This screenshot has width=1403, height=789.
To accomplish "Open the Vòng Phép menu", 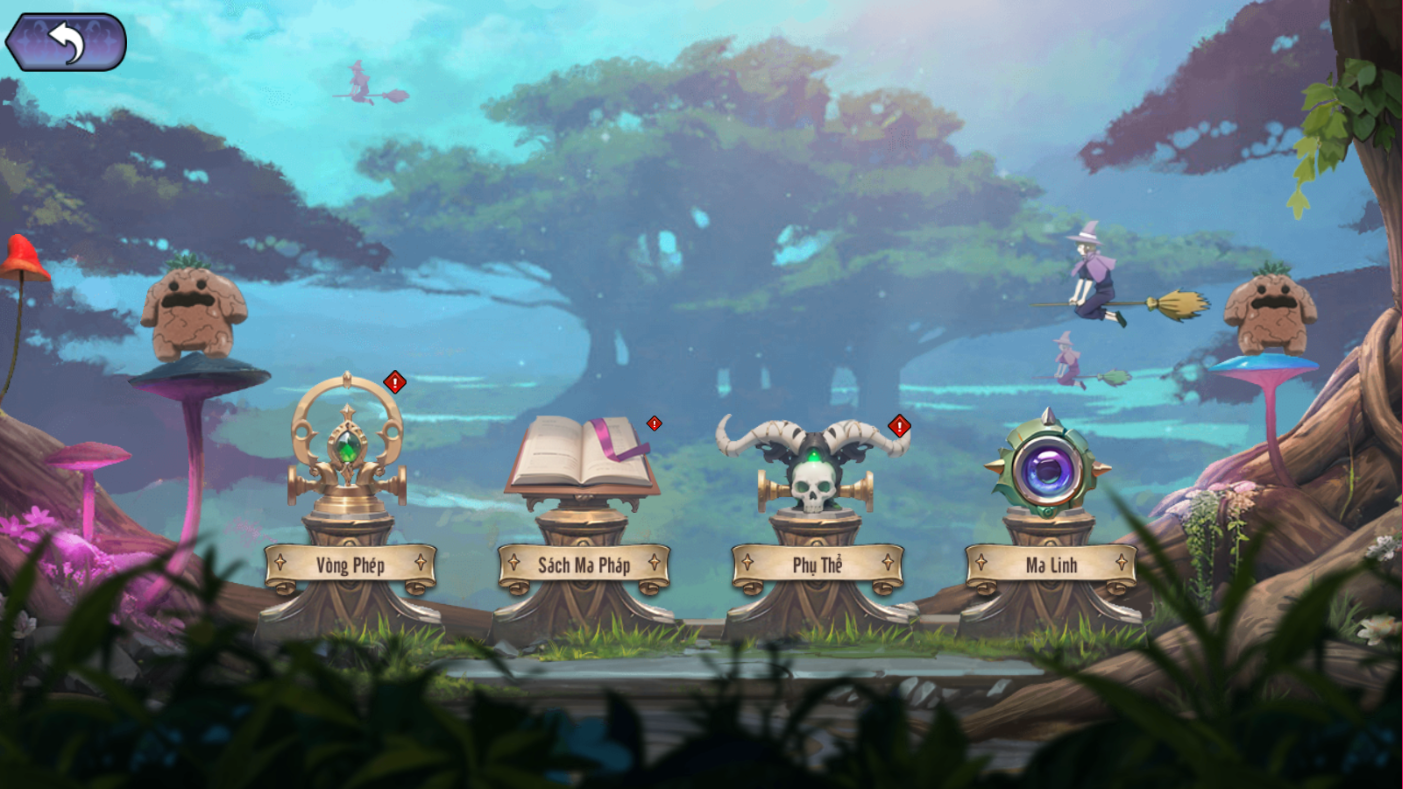I will pyautogui.click(x=350, y=566).
